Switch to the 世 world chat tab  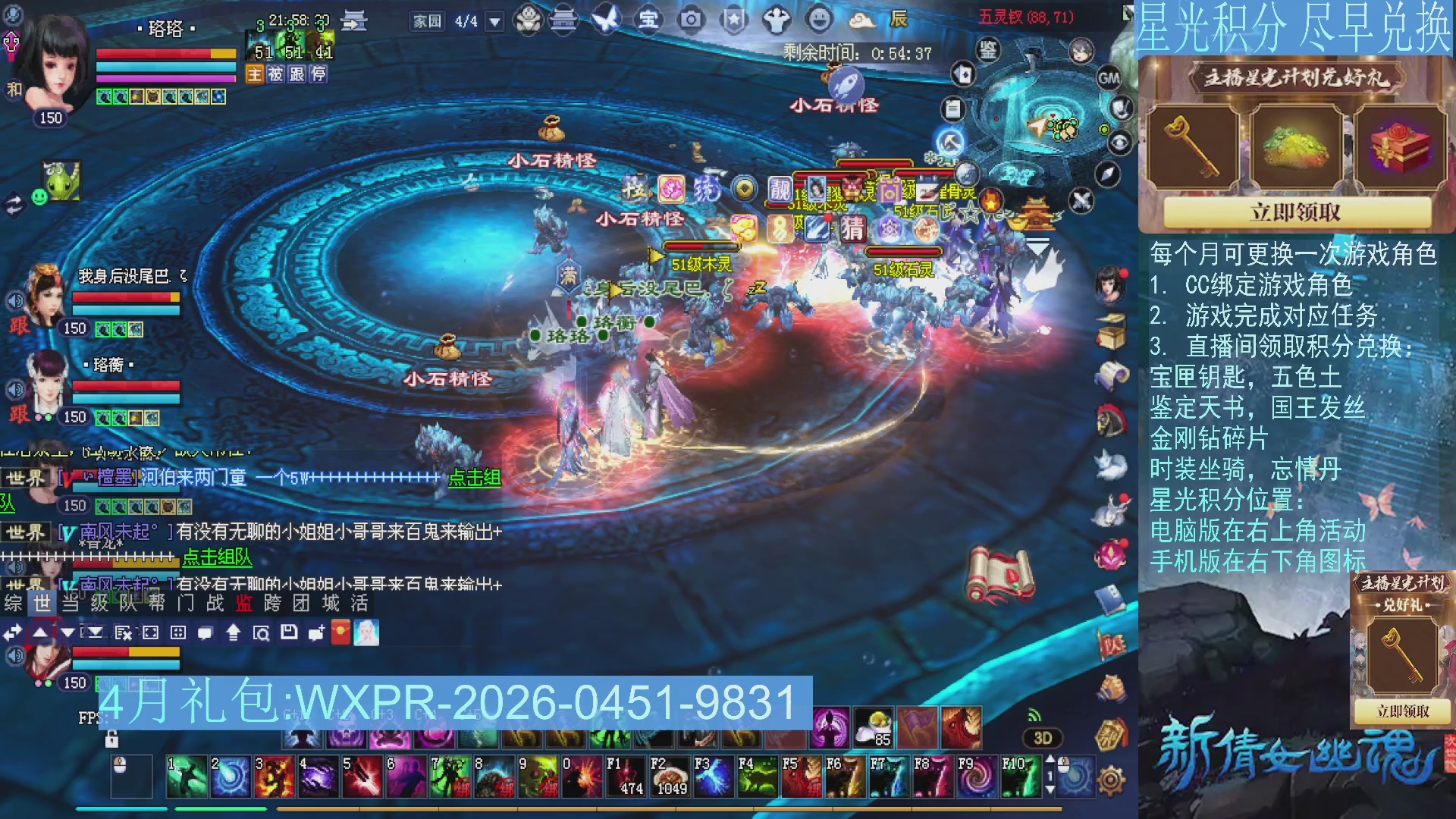[x=42, y=604]
